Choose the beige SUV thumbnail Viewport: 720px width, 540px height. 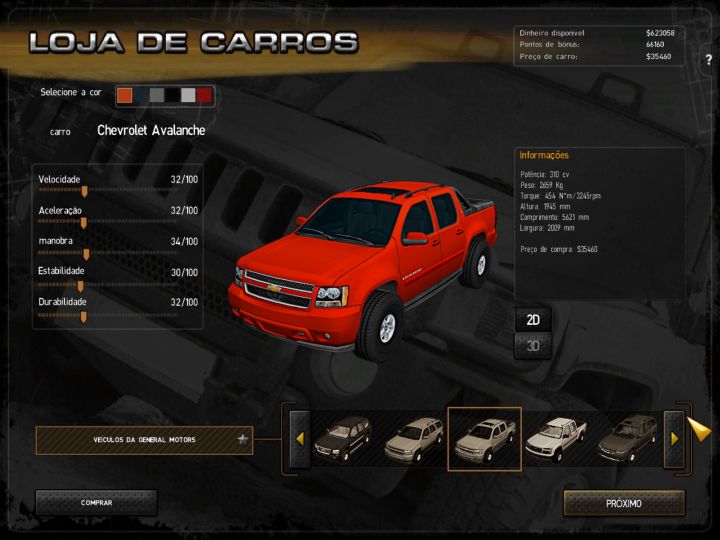point(412,438)
